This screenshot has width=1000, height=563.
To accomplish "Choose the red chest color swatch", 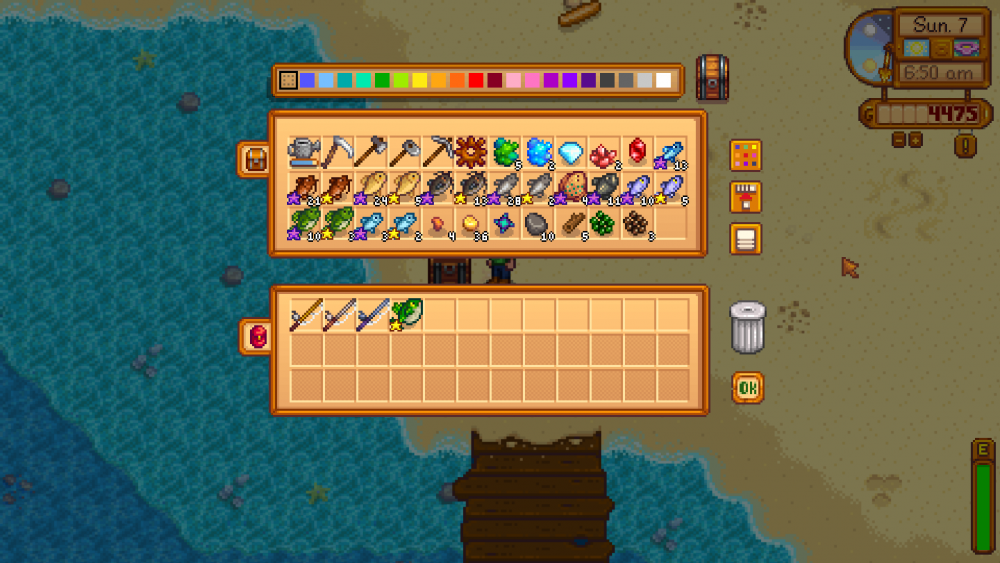I will click(x=476, y=80).
